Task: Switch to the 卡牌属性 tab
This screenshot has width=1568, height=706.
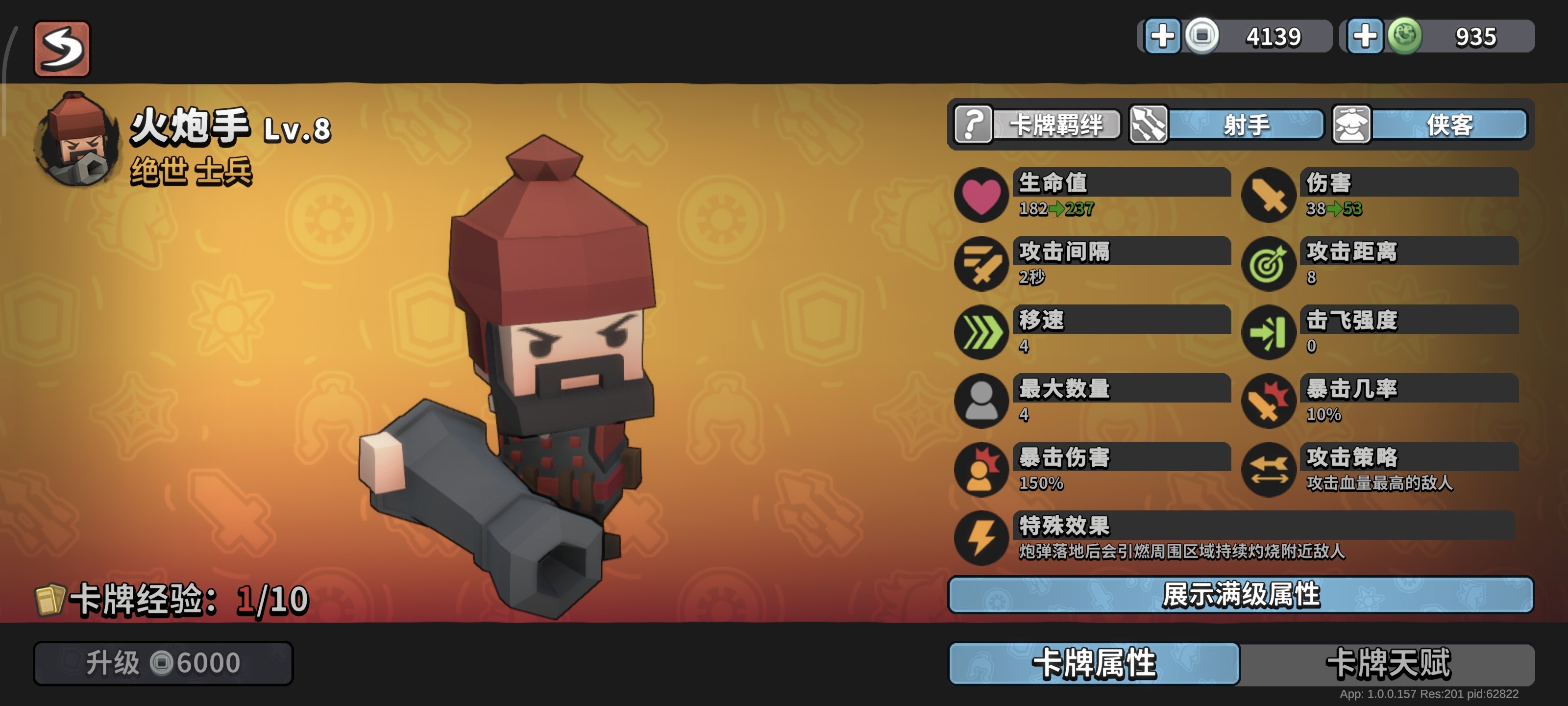Action: click(1094, 663)
